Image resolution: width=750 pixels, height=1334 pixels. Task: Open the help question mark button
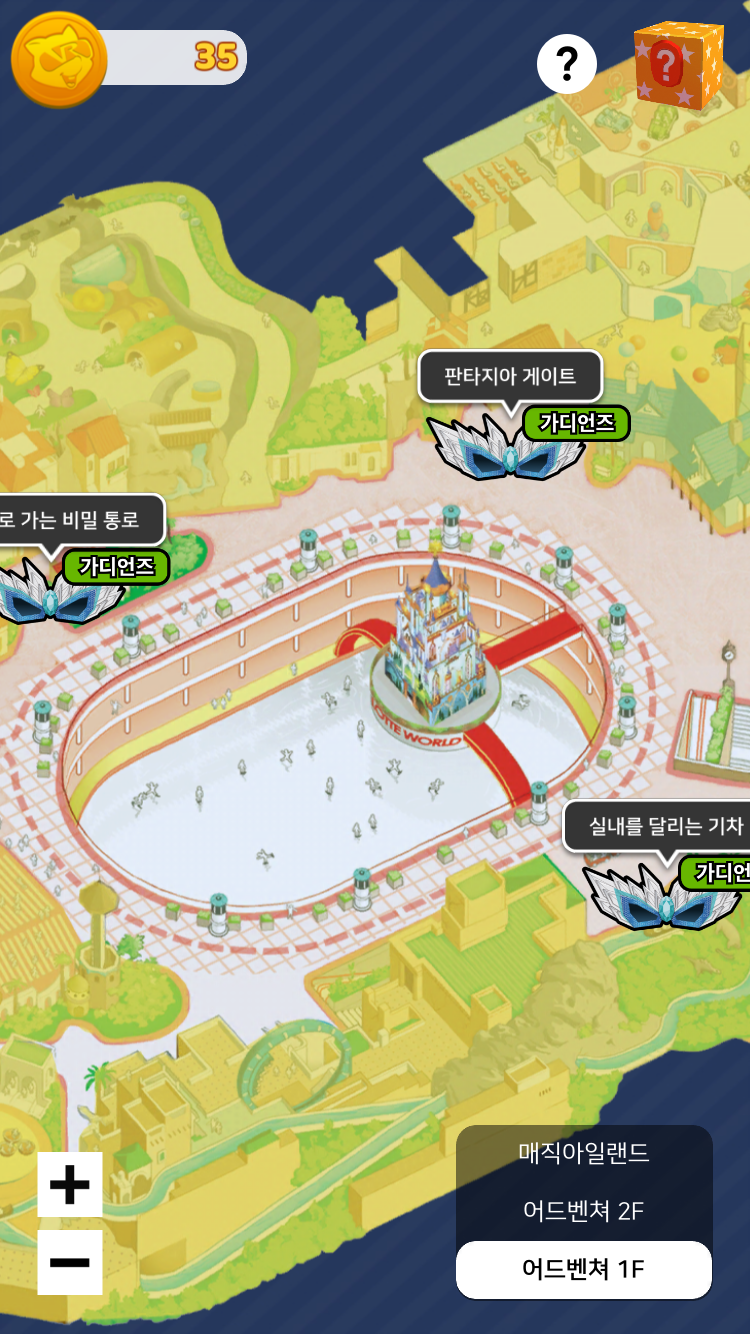[x=567, y=65]
